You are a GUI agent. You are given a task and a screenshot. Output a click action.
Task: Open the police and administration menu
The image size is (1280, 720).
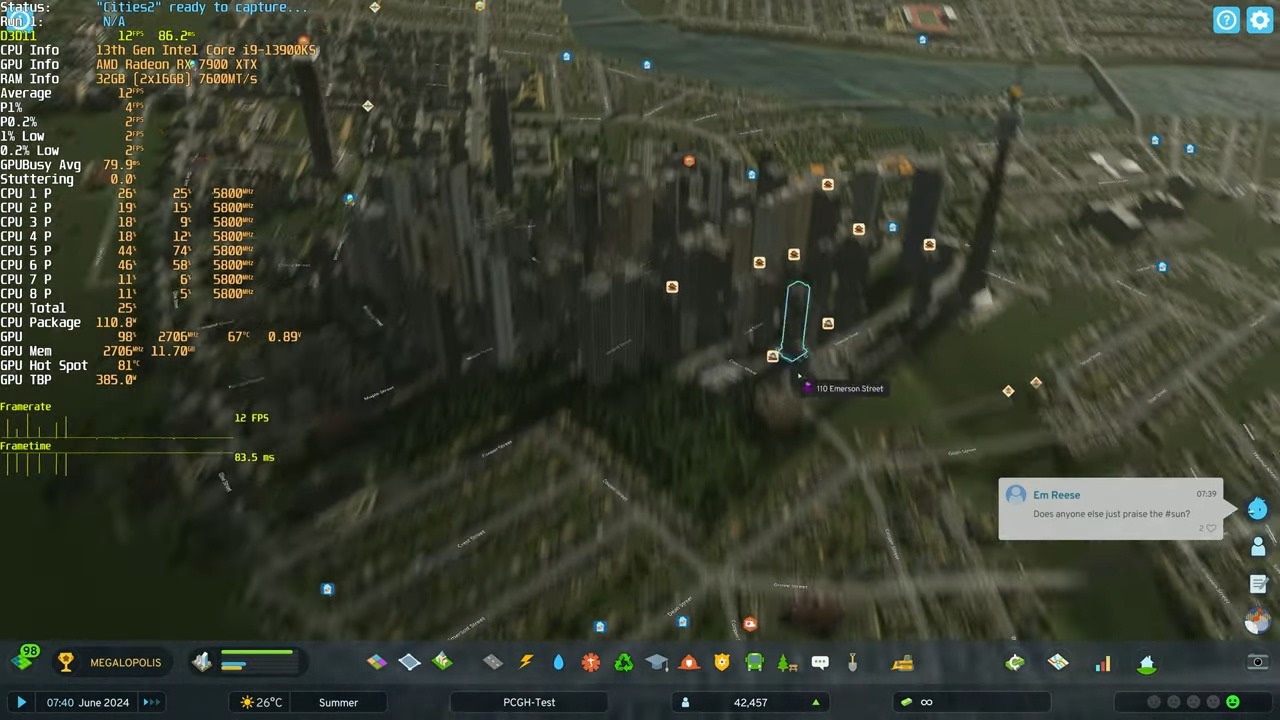tap(722, 662)
